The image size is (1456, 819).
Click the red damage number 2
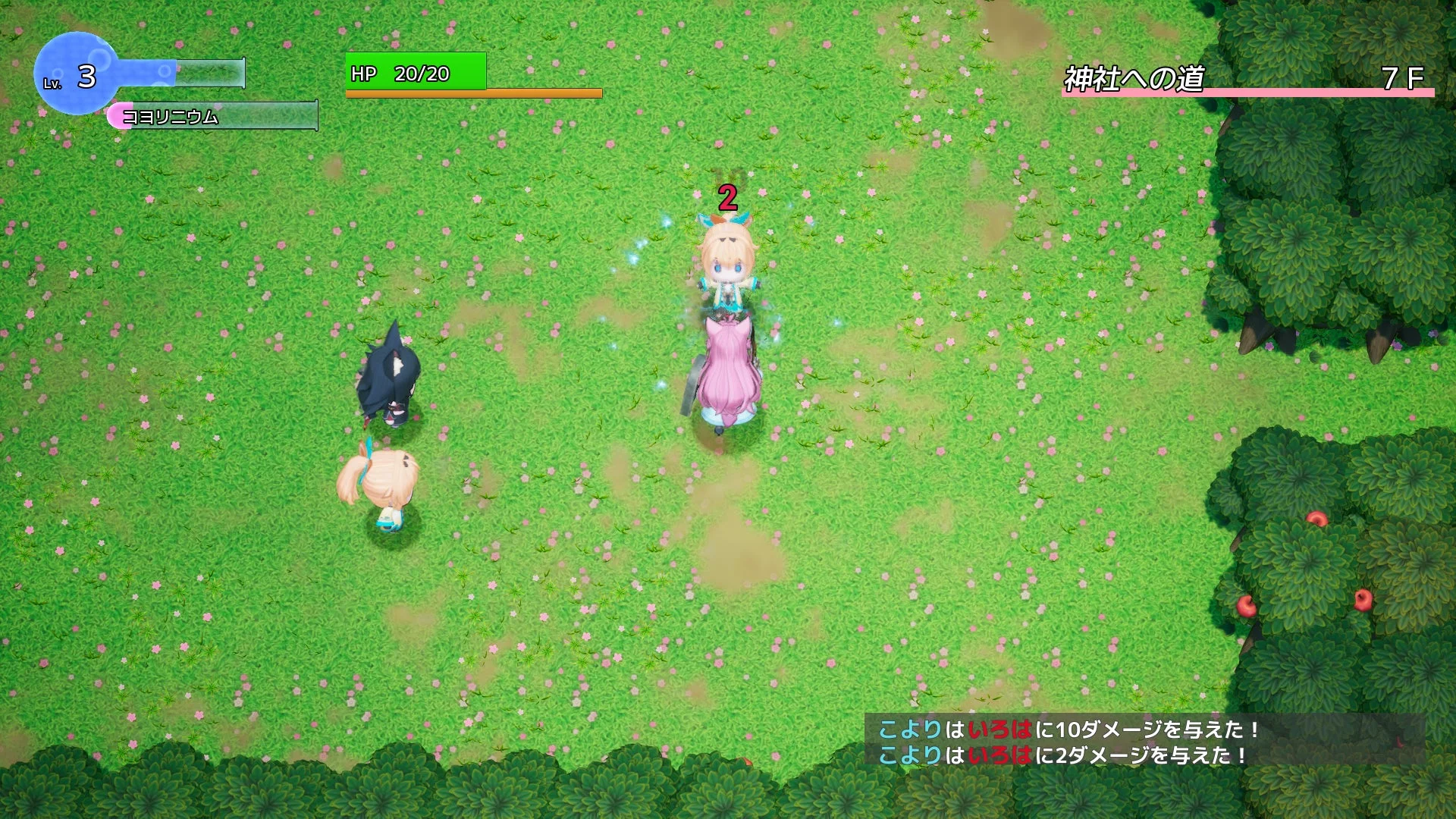tap(726, 199)
